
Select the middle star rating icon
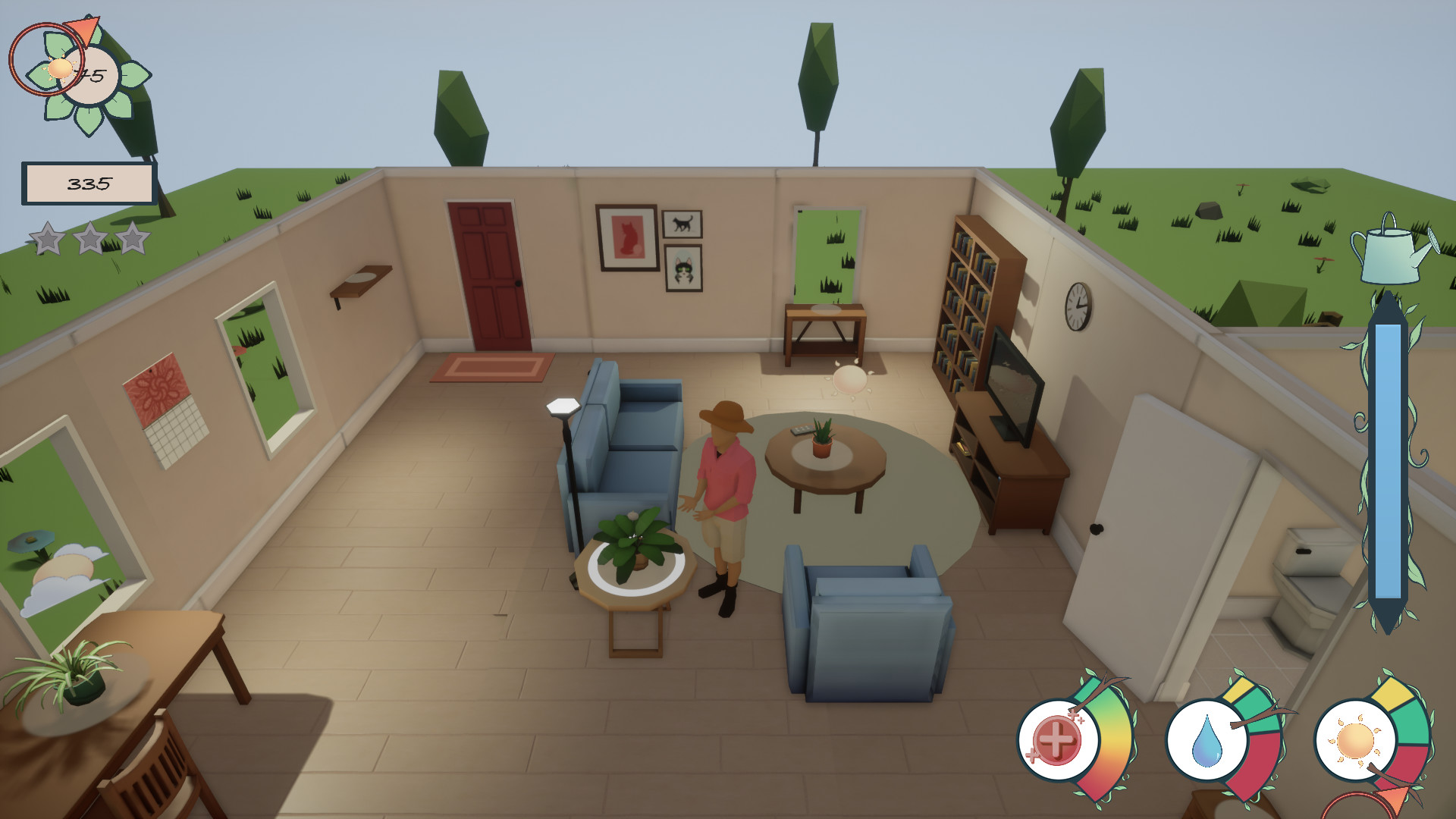(x=89, y=239)
